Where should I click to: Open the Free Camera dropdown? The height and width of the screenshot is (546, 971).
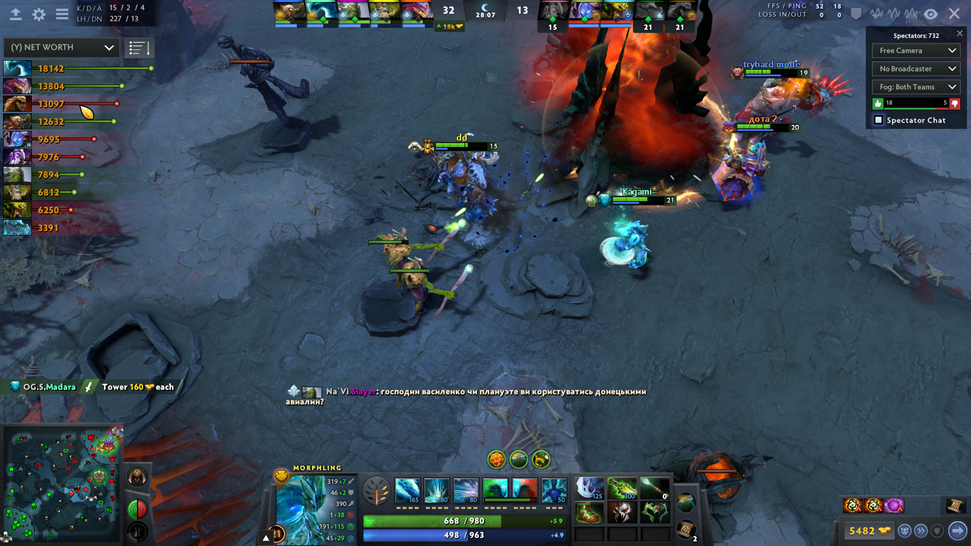(917, 51)
